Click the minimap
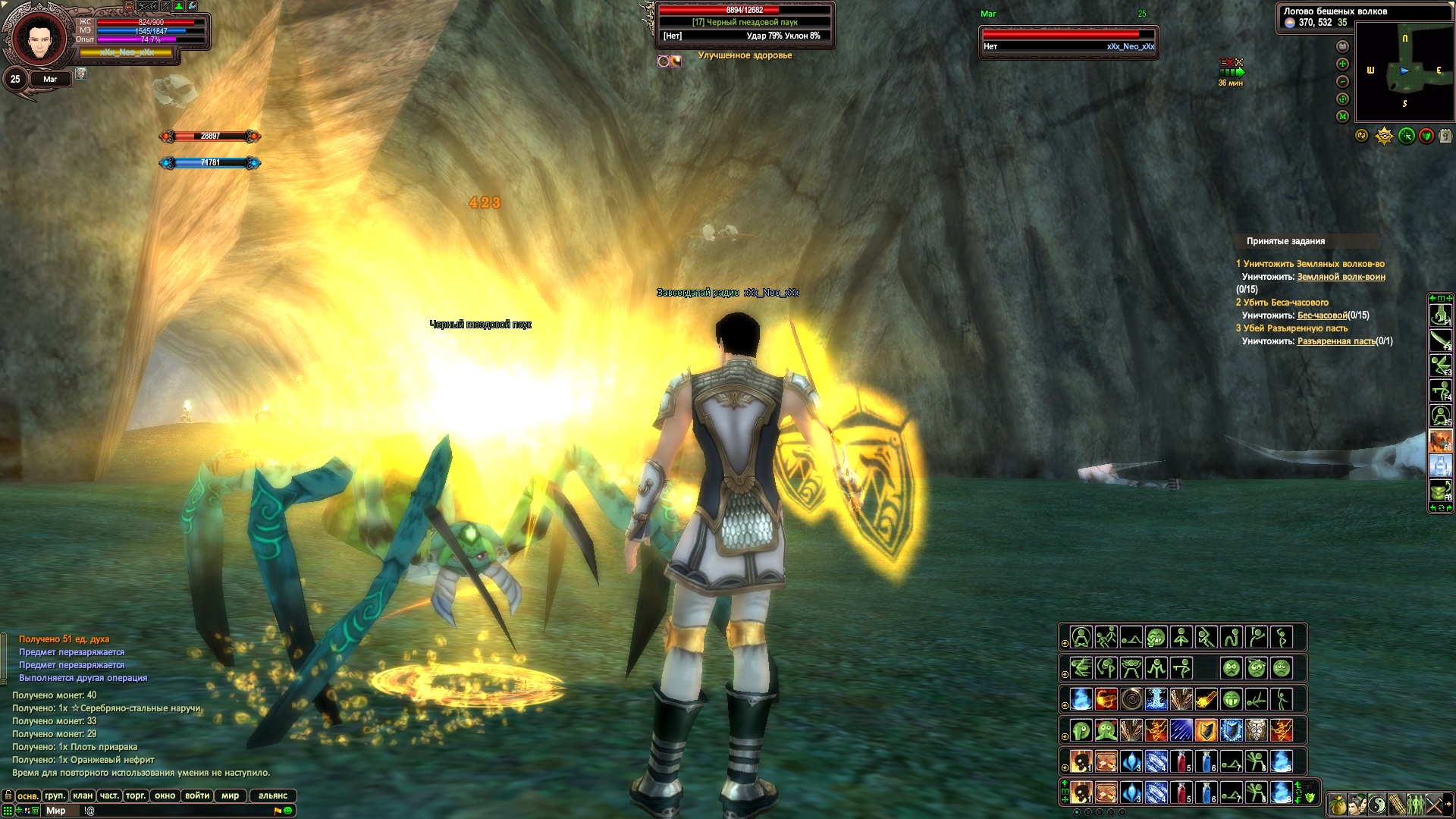The image size is (1456, 819). 1404,72
